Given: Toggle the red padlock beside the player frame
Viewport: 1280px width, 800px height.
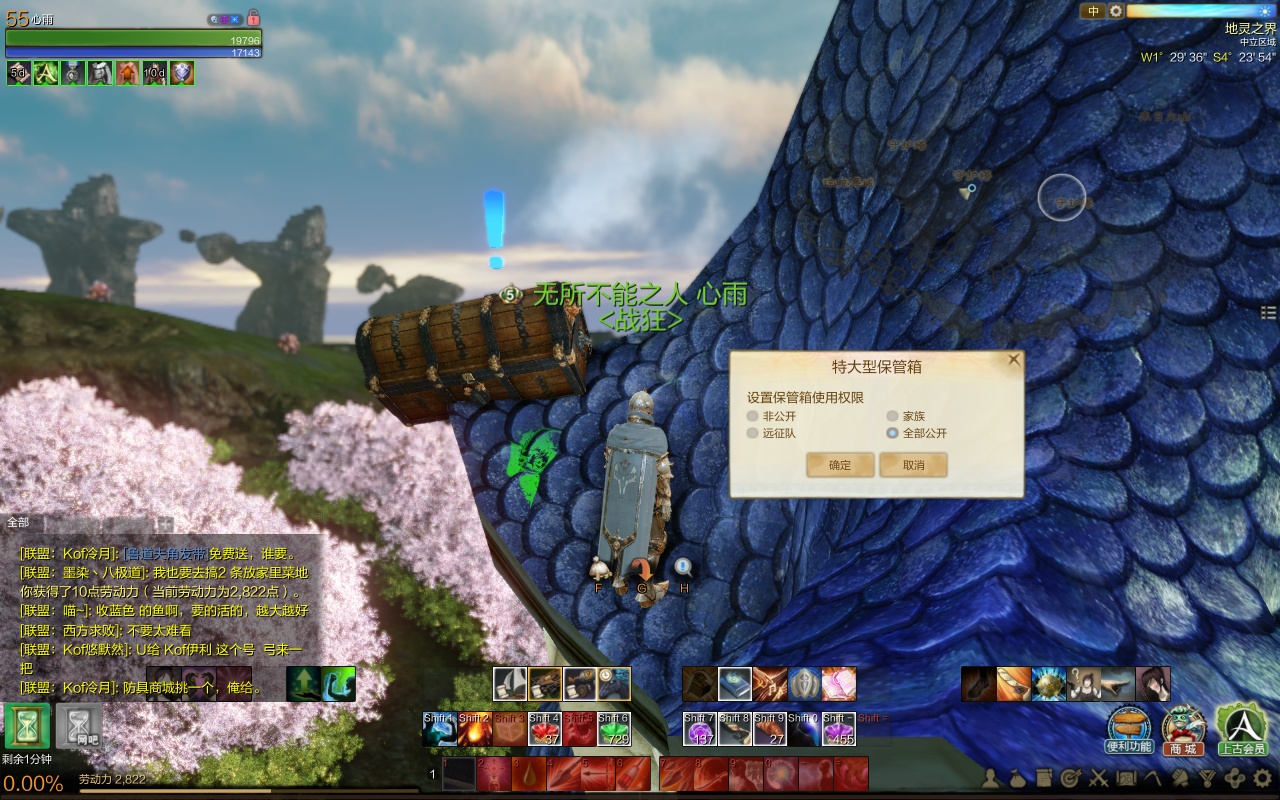Looking at the screenshot, I should pos(253,18).
